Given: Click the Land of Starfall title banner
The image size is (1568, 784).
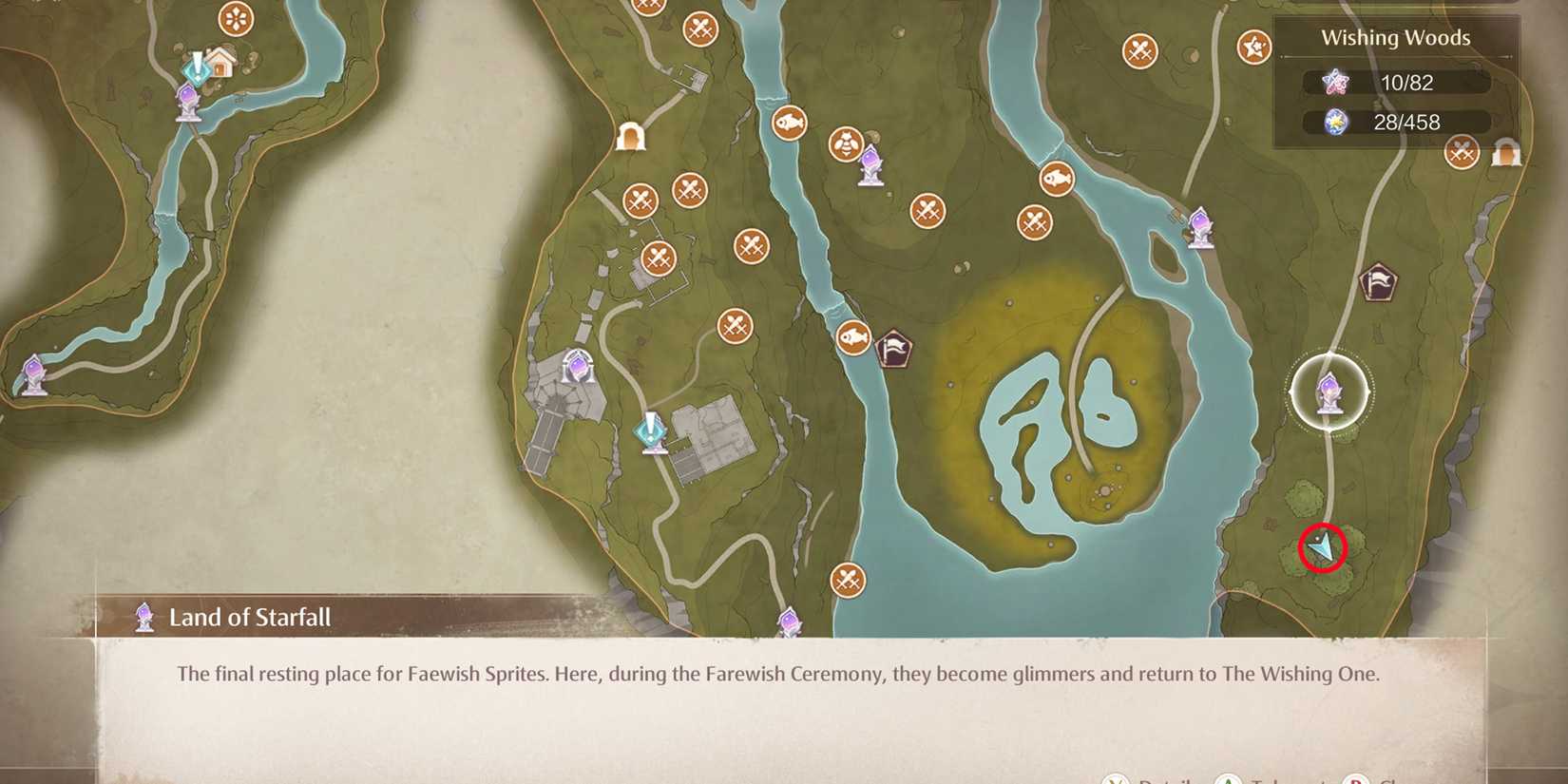Looking at the screenshot, I should click(249, 617).
